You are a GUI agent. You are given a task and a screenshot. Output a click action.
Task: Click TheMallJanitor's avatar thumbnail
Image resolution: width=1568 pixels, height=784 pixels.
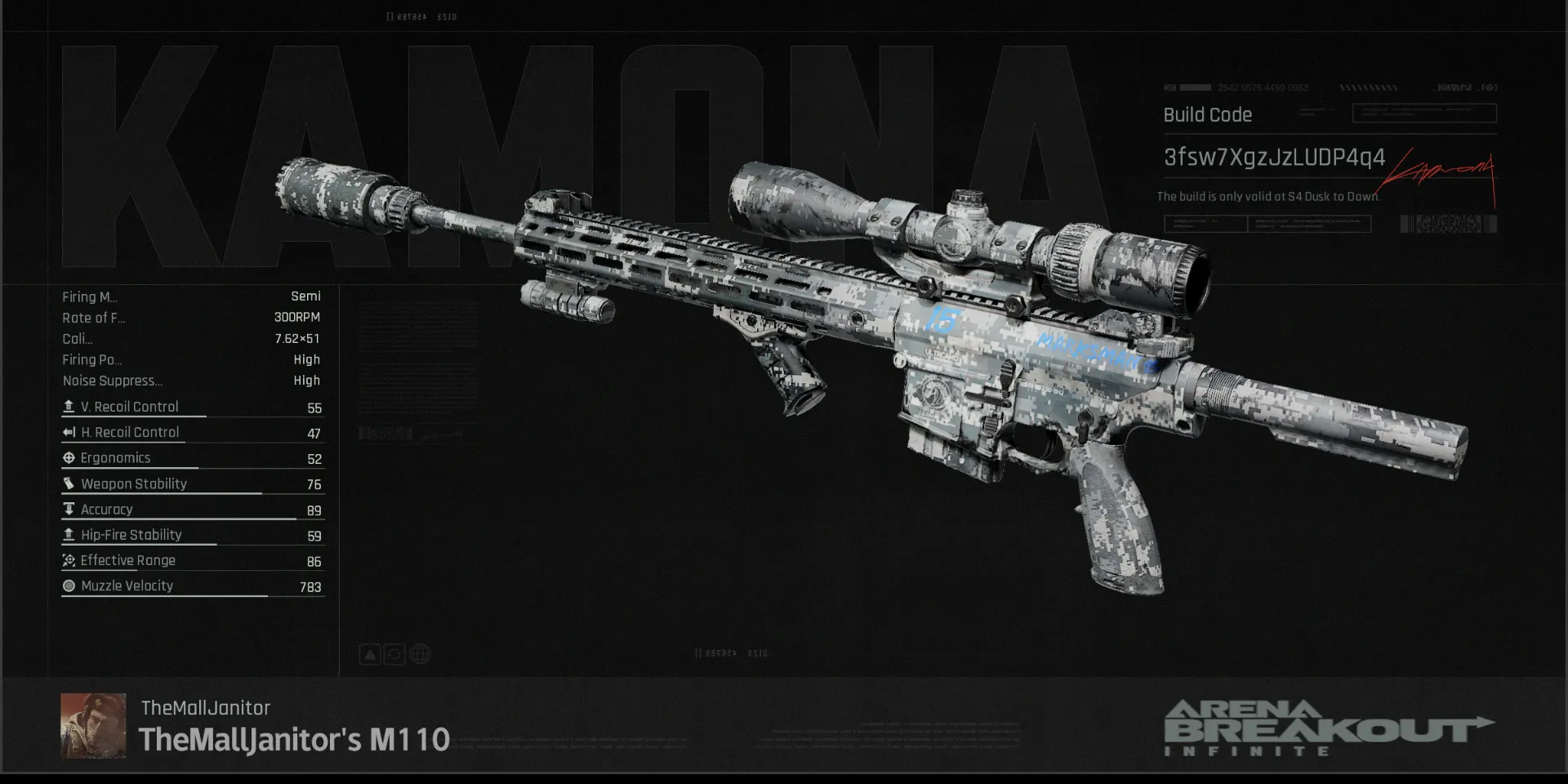point(93,725)
